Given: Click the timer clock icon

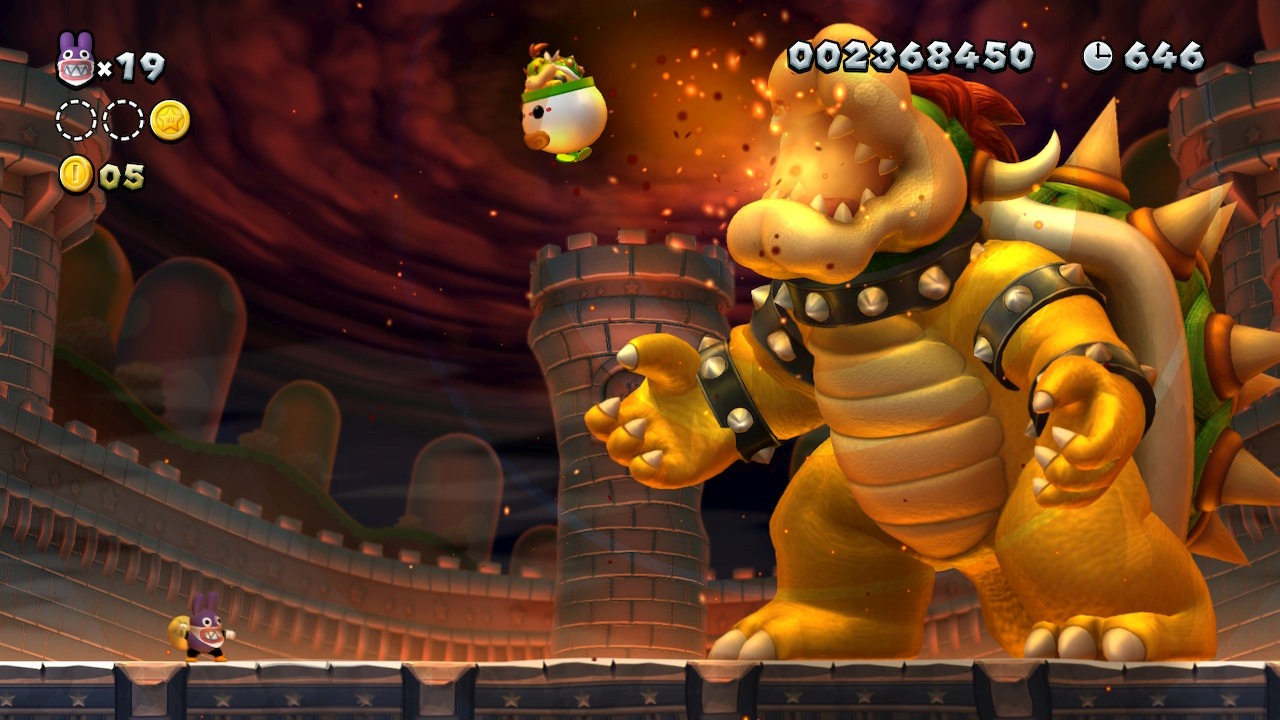Looking at the screenshot, I should coord(1097,56).
